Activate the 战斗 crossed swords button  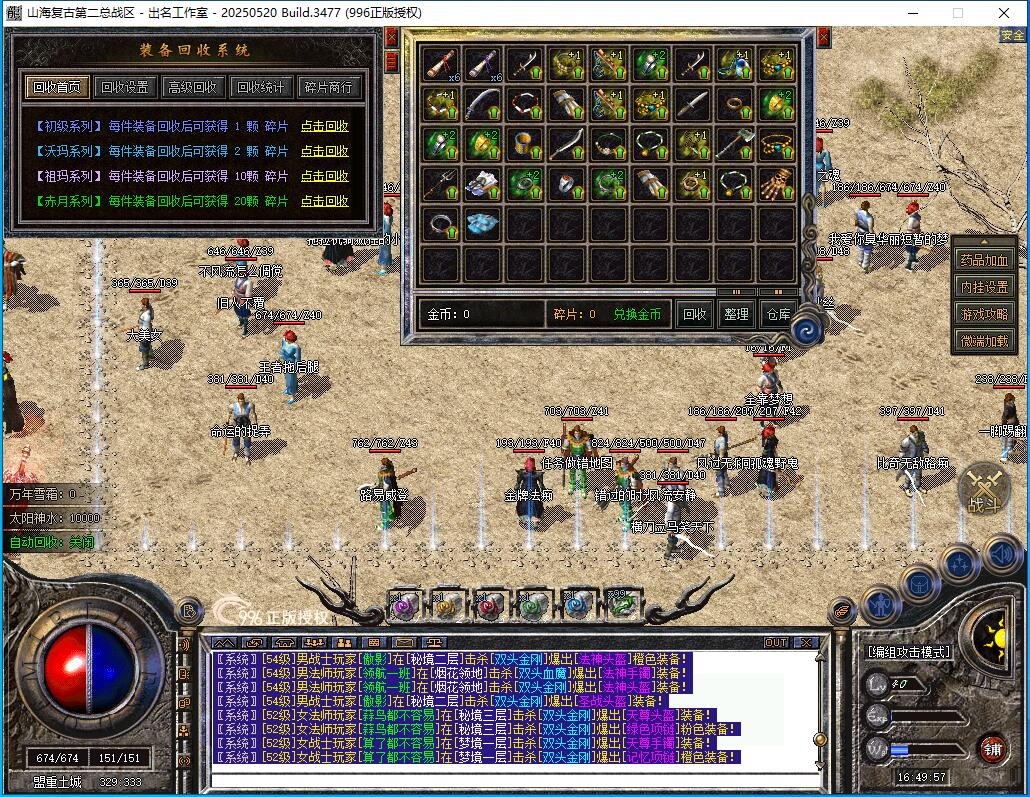[982, 492]
